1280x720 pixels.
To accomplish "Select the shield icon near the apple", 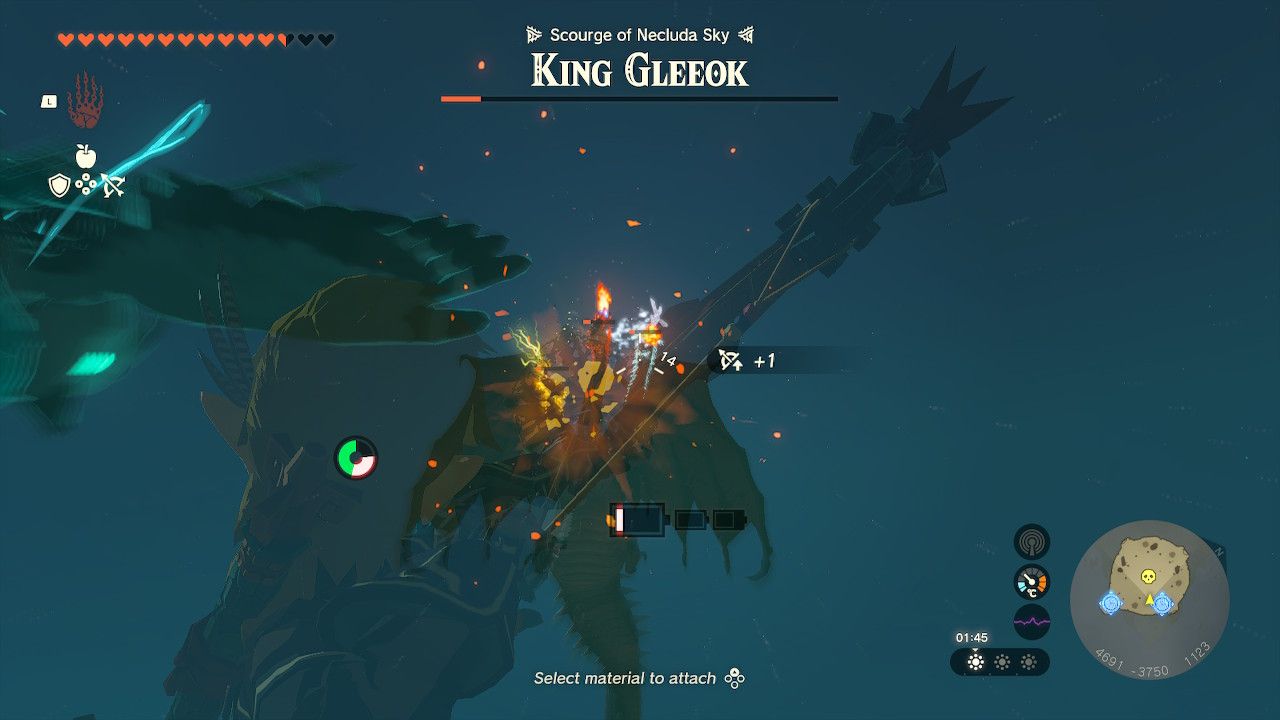I will 59,185.
